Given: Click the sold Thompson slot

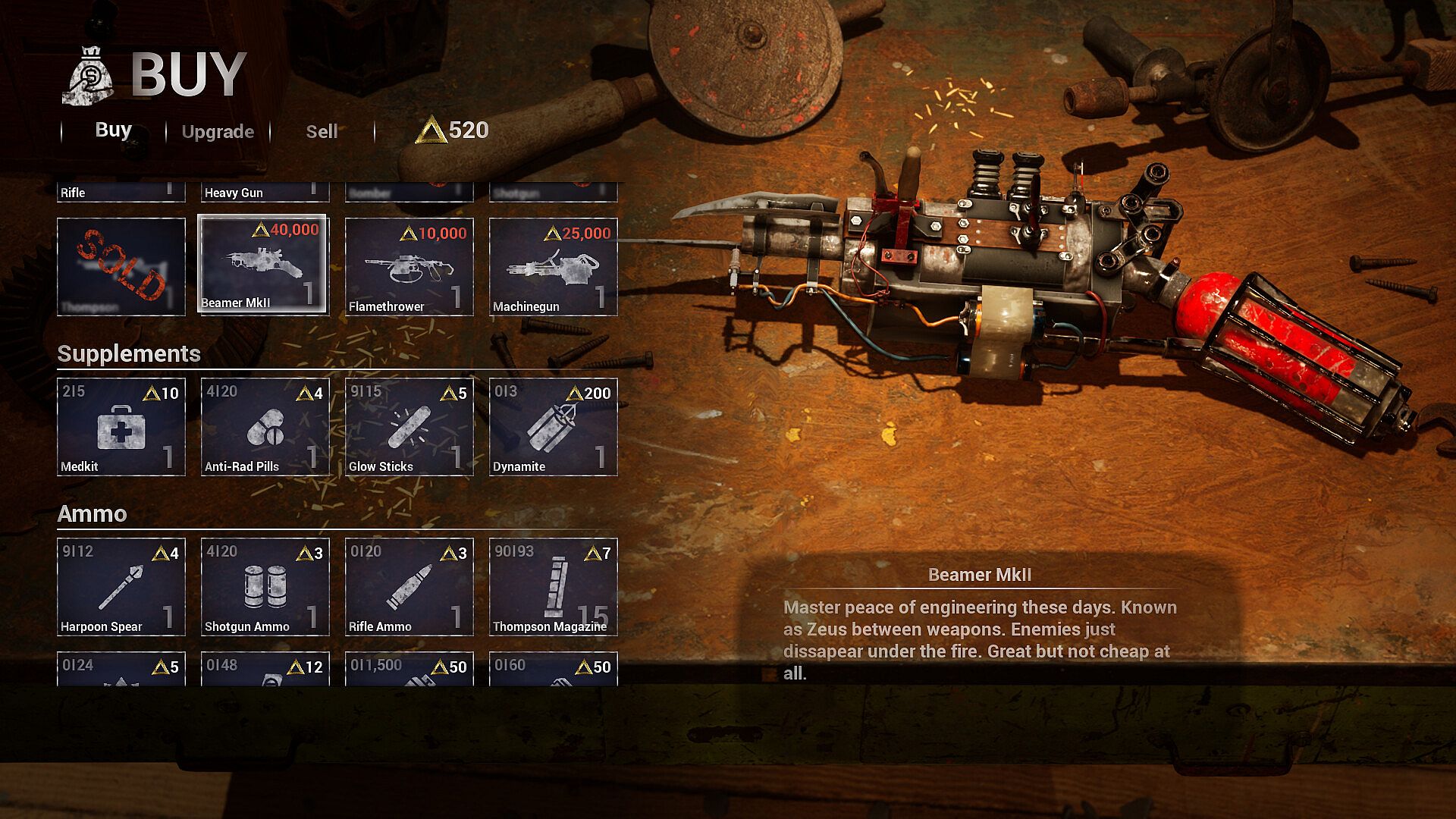Looking at the screenshot, I should (121, 267).
